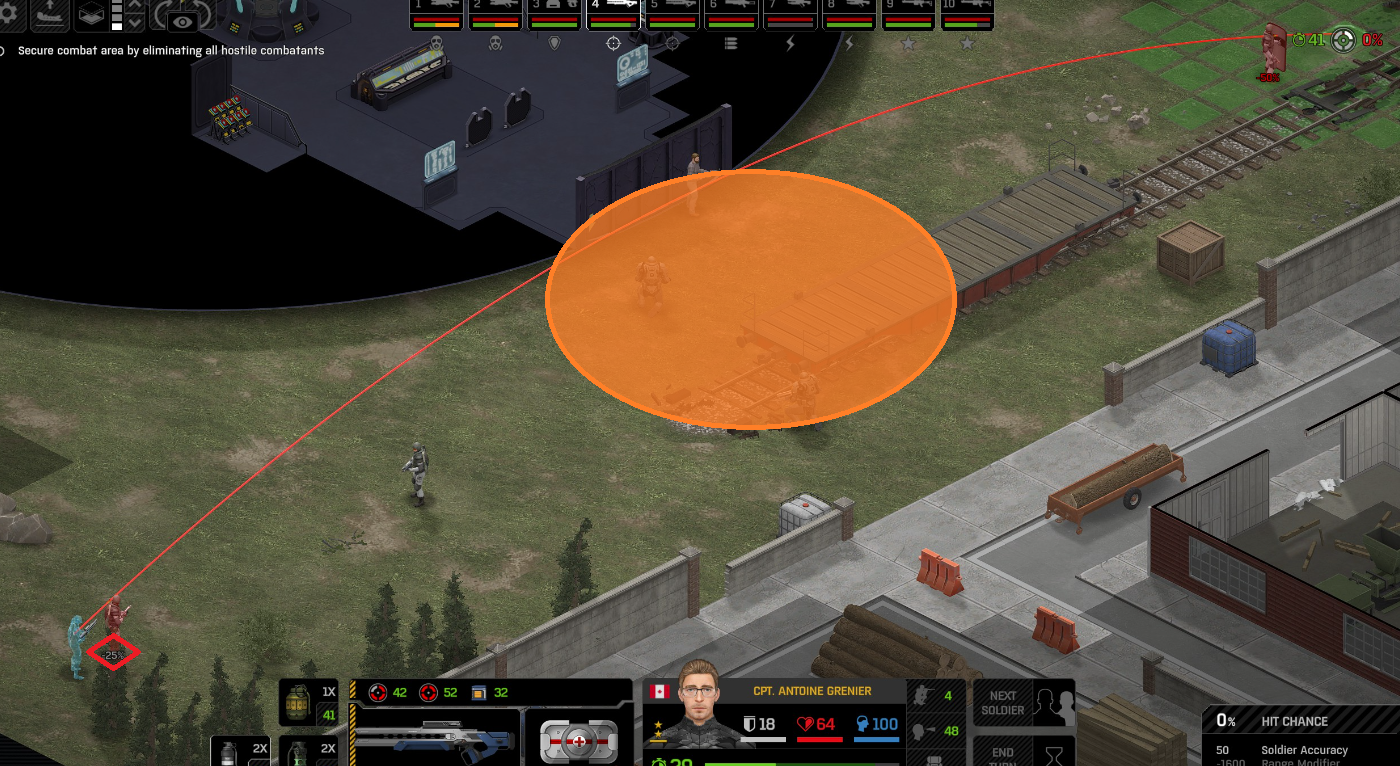Choose the equipped rifle weapon slot
1400x766 pixels.
pyautogui.click(x=436, y=738)
